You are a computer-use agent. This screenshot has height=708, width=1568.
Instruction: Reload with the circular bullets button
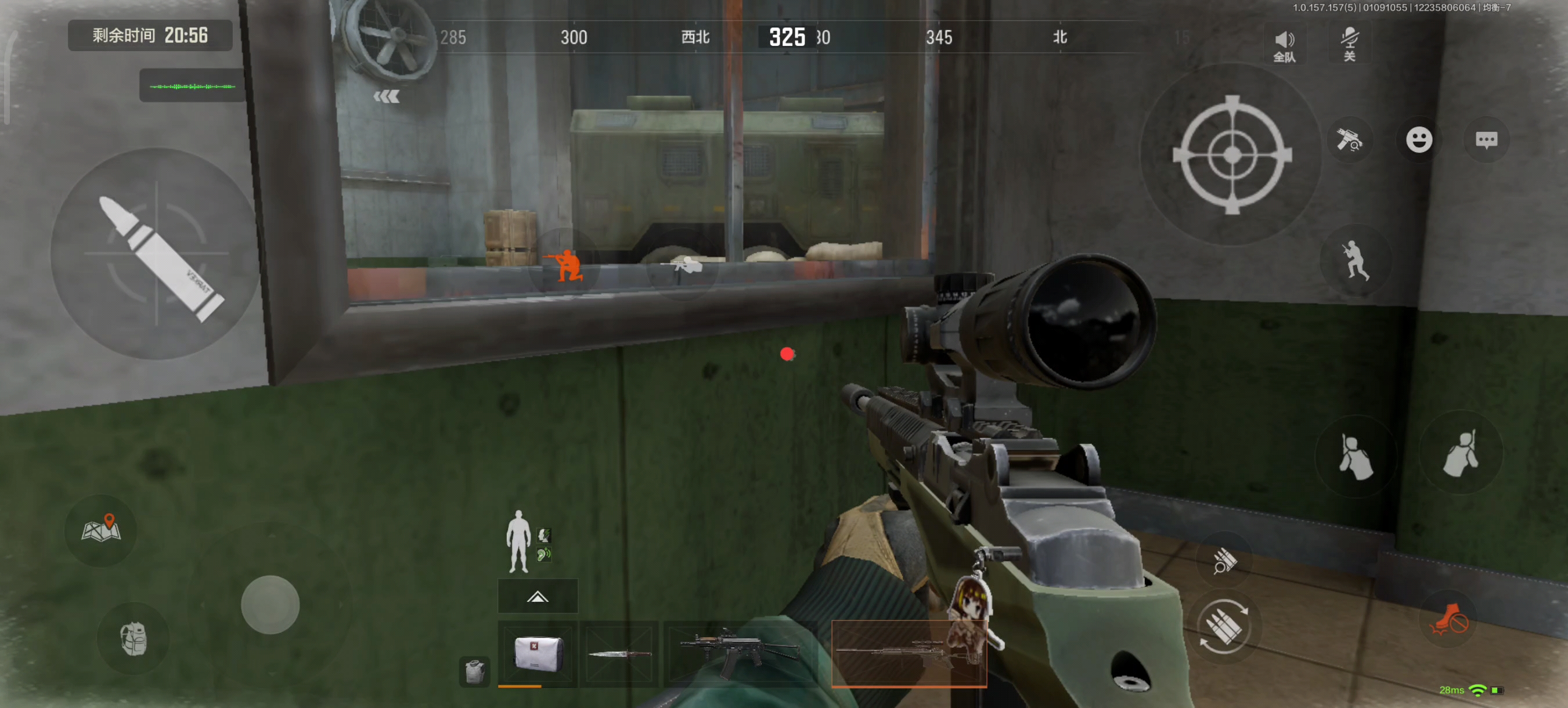click(x=1223, y=627)
